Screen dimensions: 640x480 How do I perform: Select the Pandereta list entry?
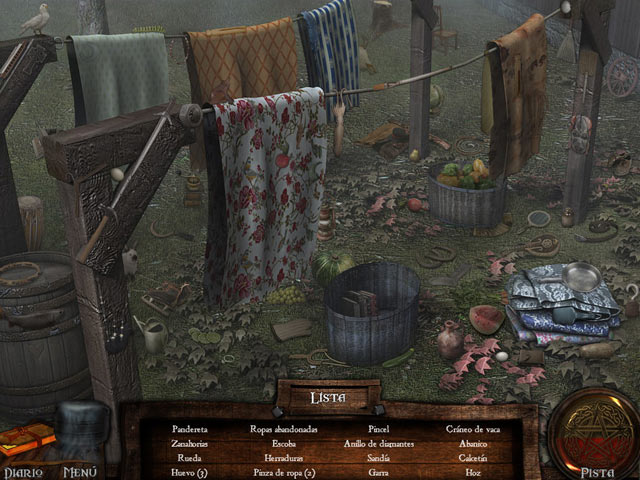coord(189,429)
